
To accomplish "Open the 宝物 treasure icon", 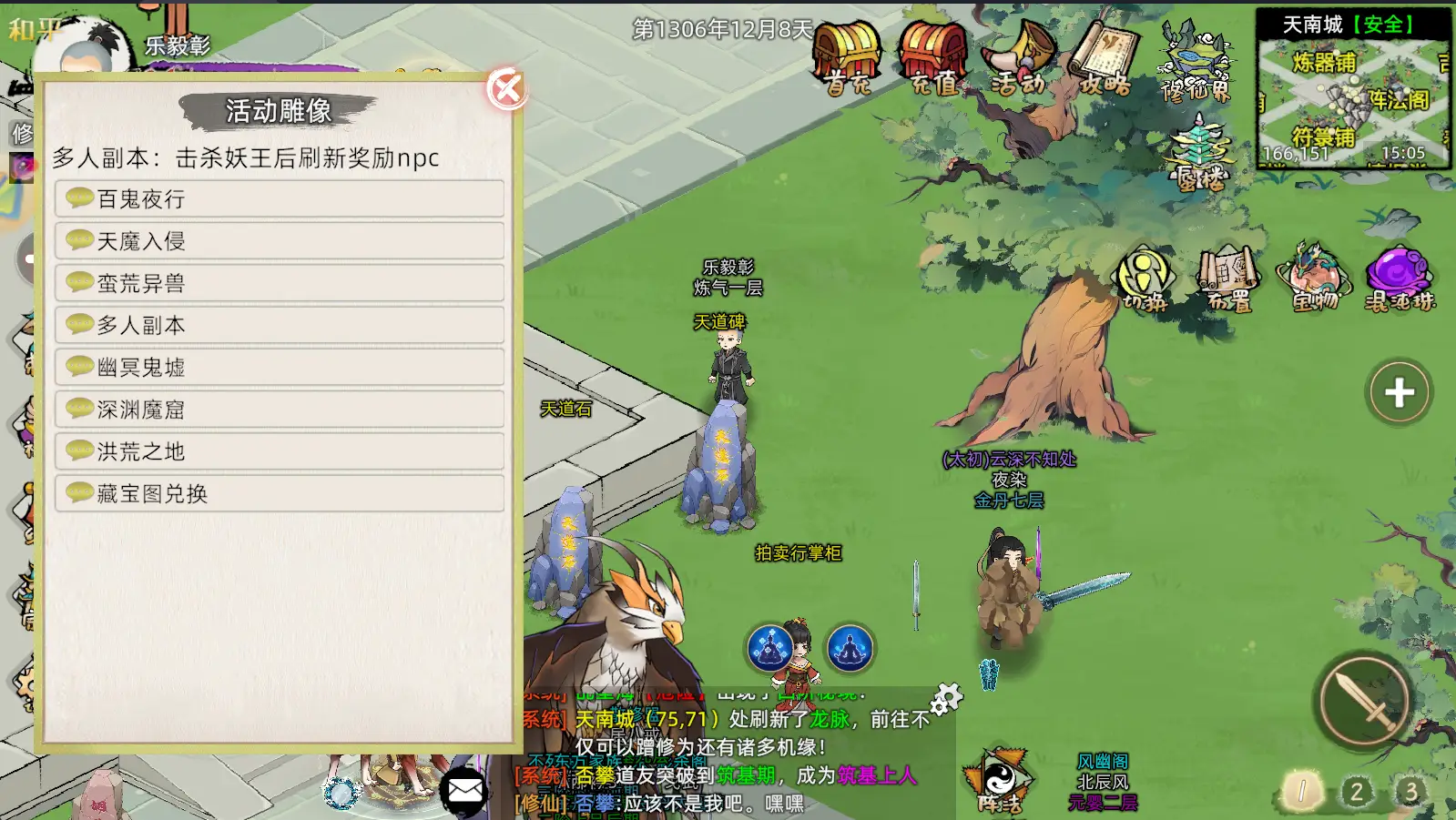I will tap(1314, 278).
